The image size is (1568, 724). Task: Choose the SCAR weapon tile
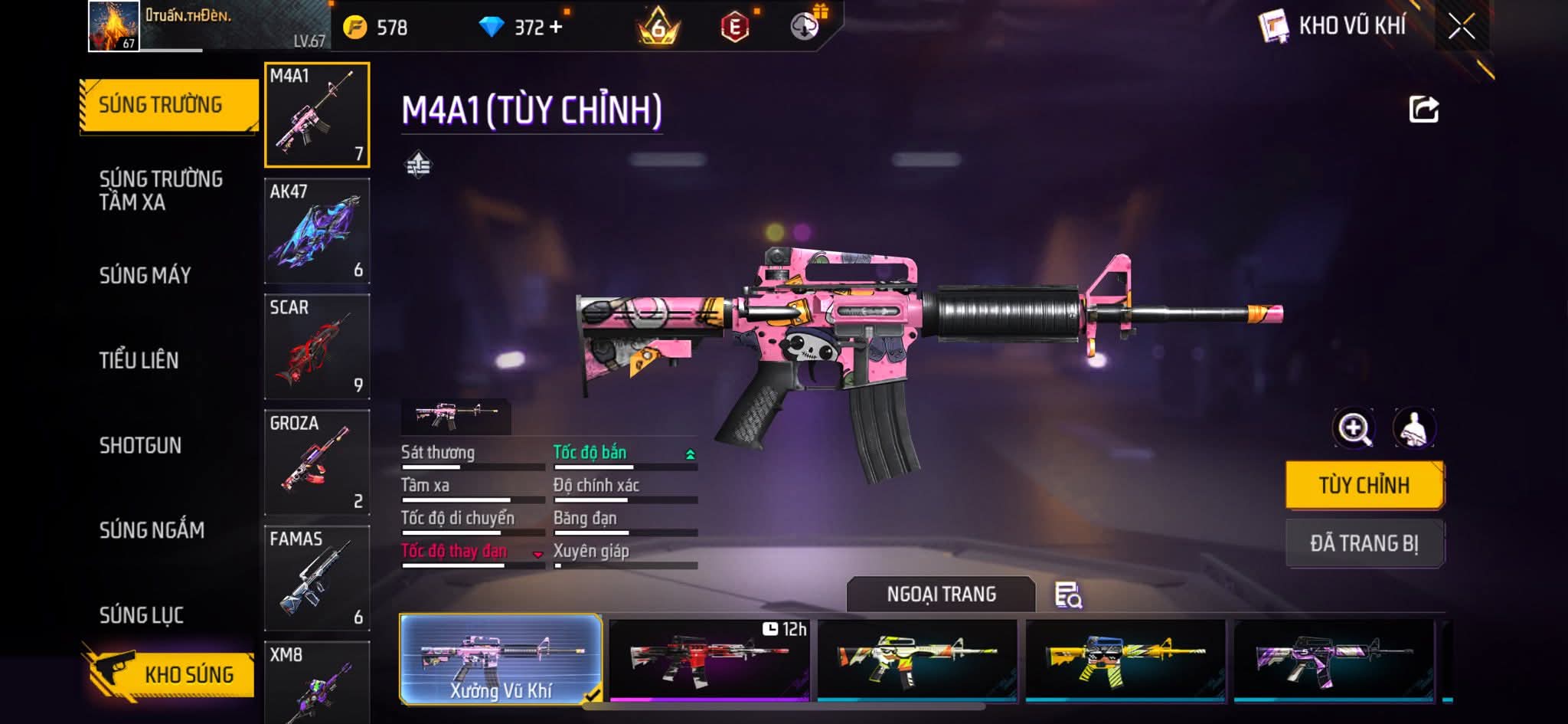point(317,346)
